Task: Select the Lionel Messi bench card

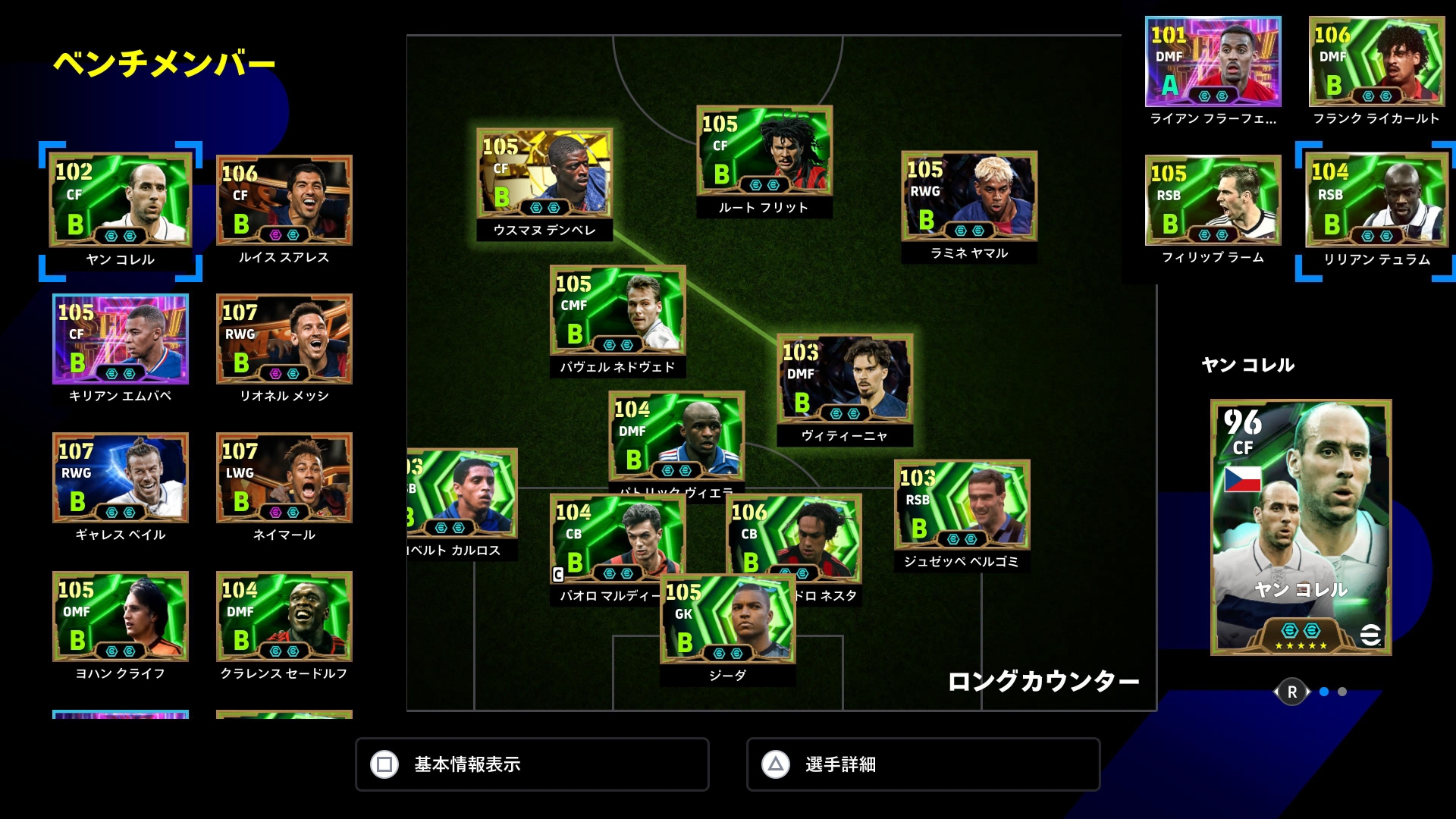Action: (284, 339)
